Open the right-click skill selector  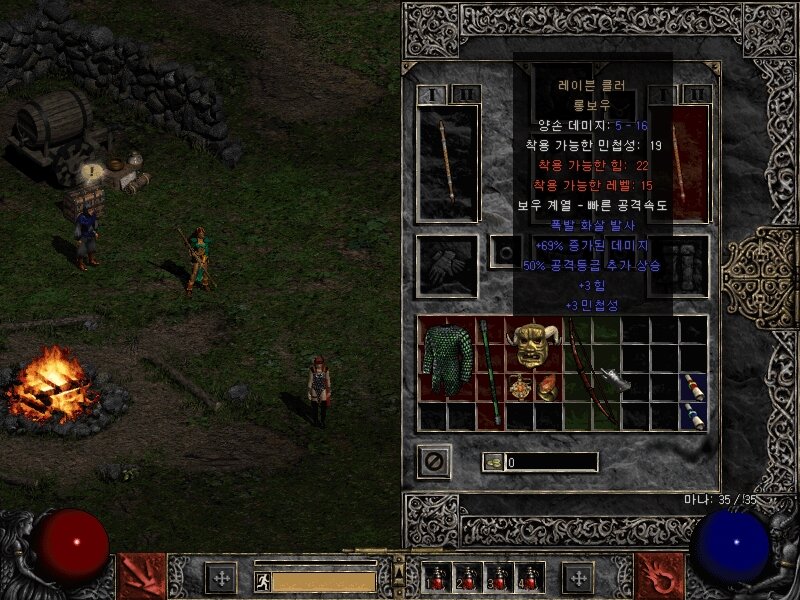[x=660, y=577]
